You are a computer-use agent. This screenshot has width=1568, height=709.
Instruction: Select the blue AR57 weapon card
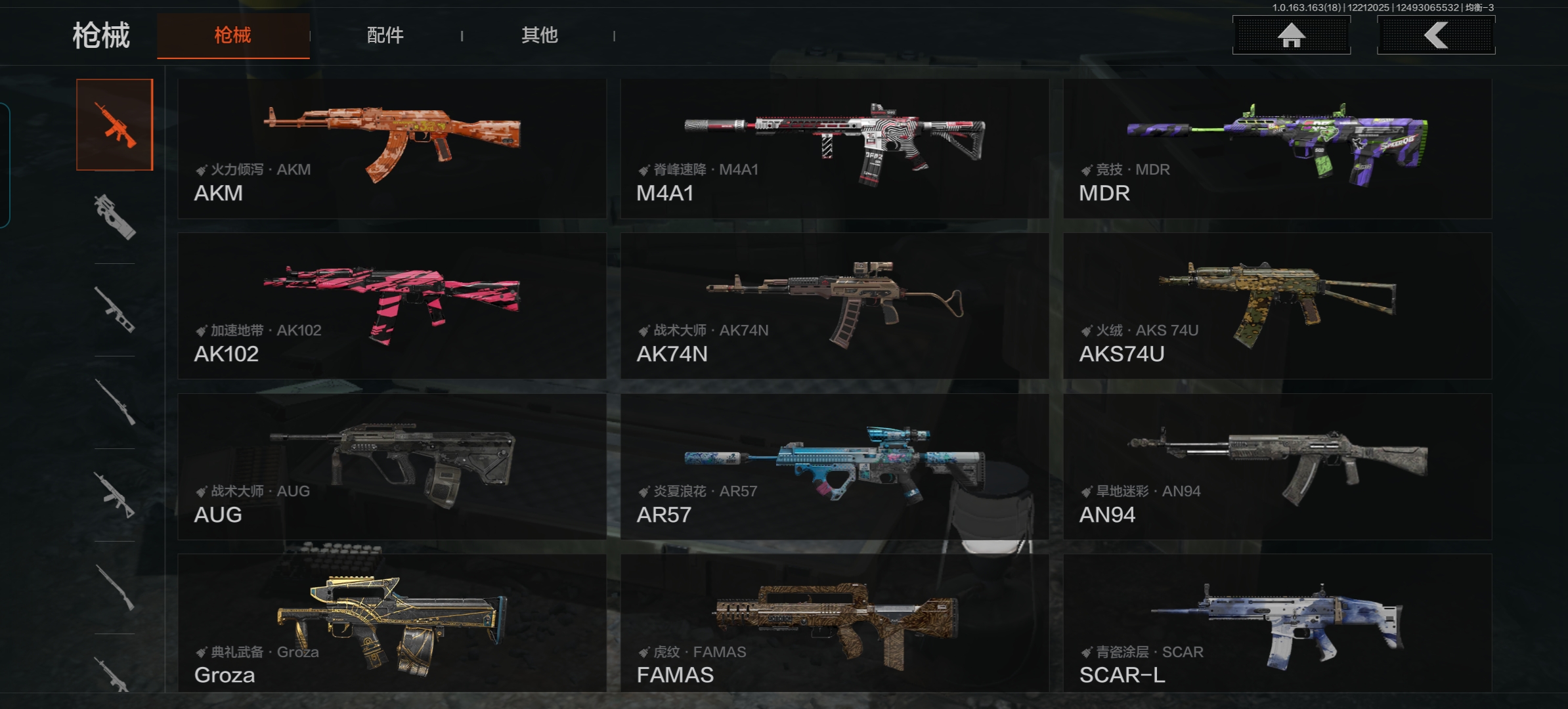pos(834,467)
